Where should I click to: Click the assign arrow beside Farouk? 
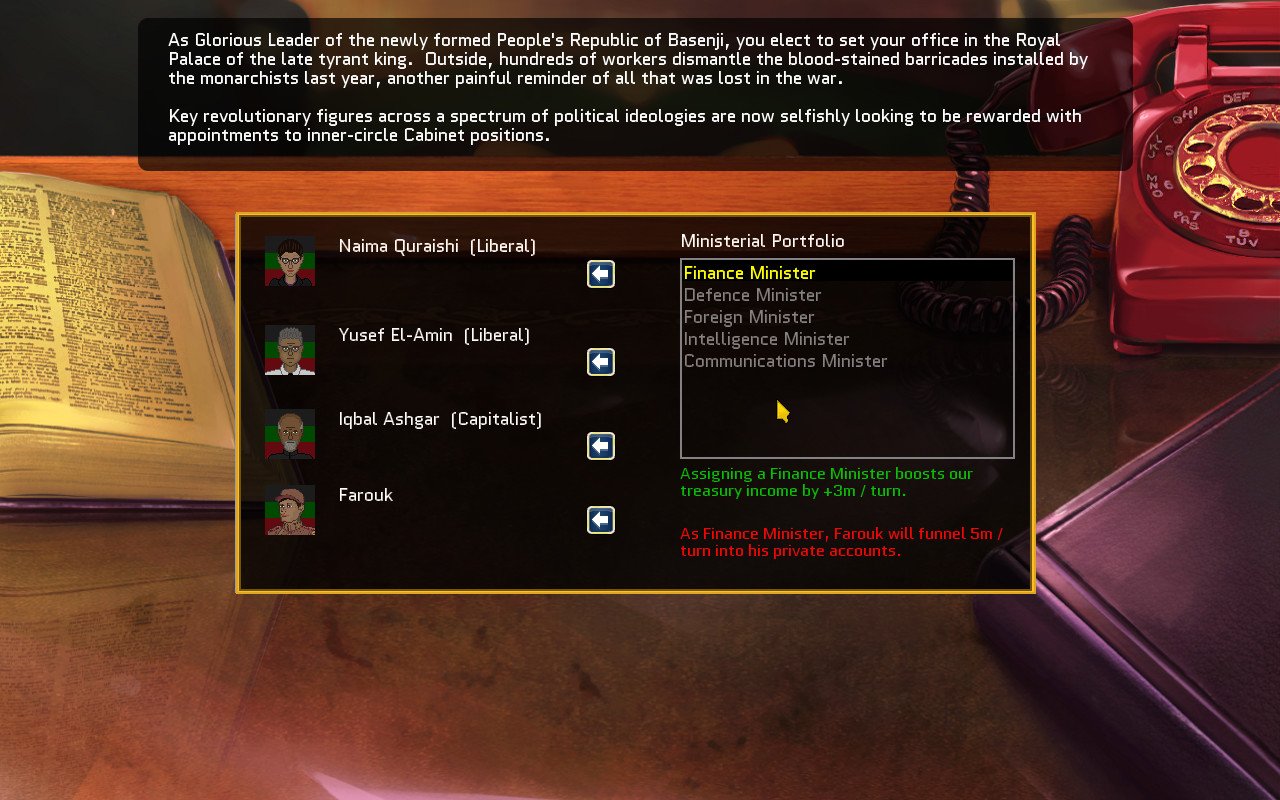(600, 520)
